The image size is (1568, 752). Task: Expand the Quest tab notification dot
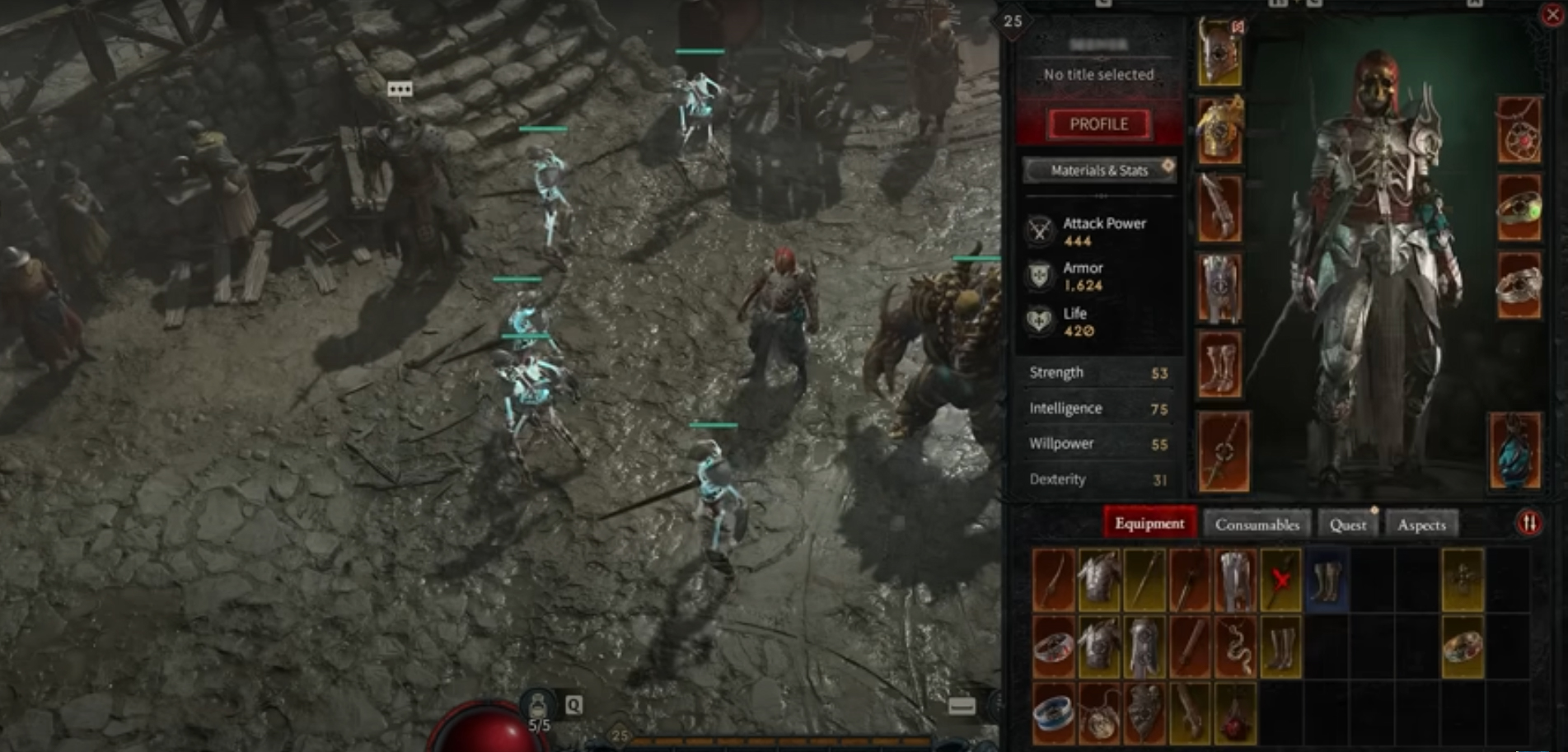[x=1373, y=511]
